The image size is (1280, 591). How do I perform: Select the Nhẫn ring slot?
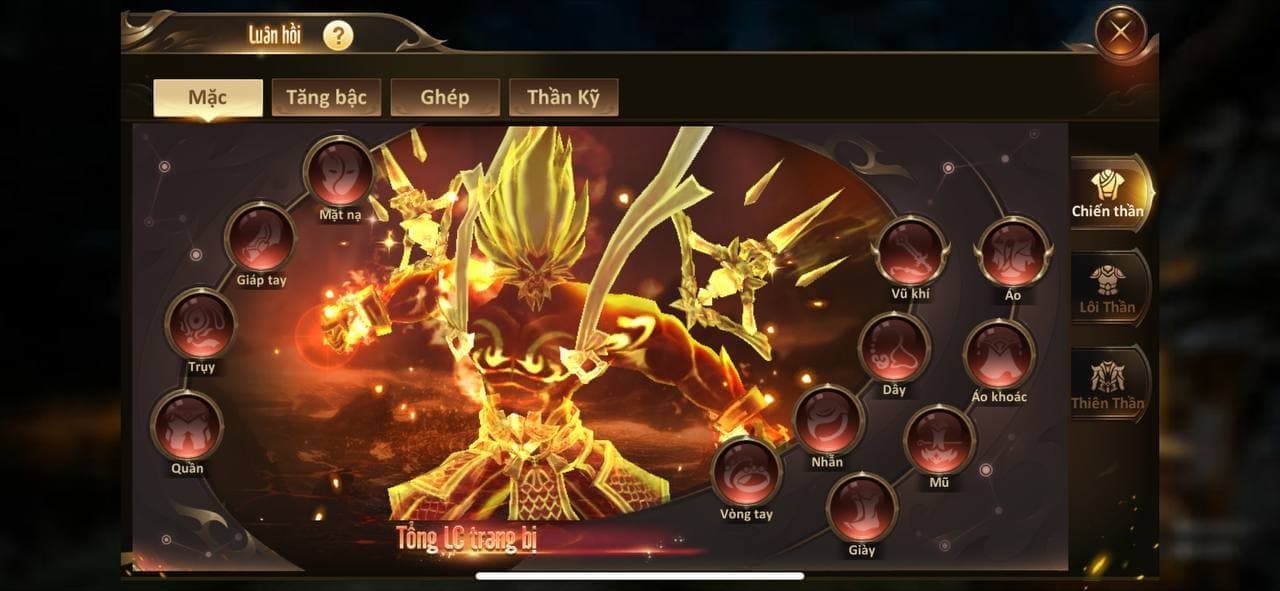[828, 420]
